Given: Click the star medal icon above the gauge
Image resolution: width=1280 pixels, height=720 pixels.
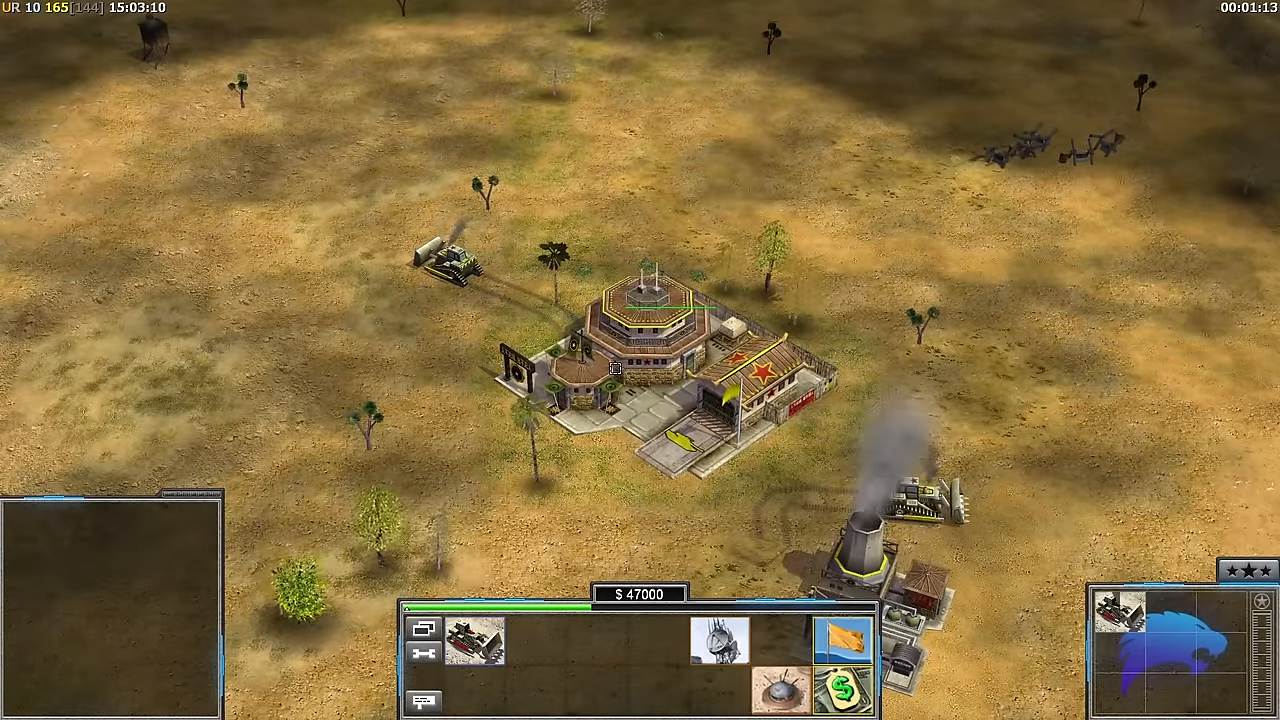Looking at the screenshot, I should point(1261,602).
